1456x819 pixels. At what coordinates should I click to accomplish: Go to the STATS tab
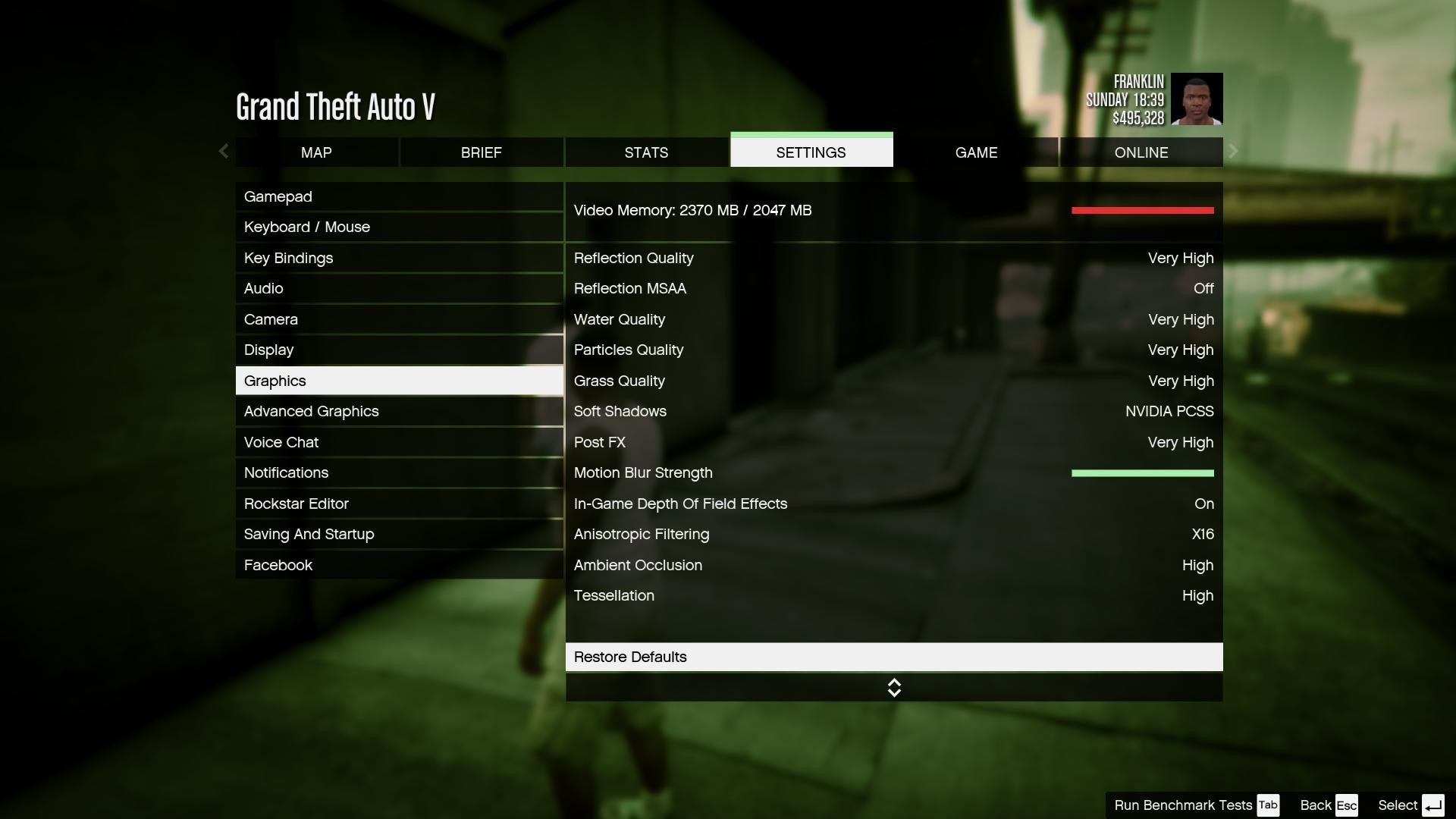(x=646, y=152)
